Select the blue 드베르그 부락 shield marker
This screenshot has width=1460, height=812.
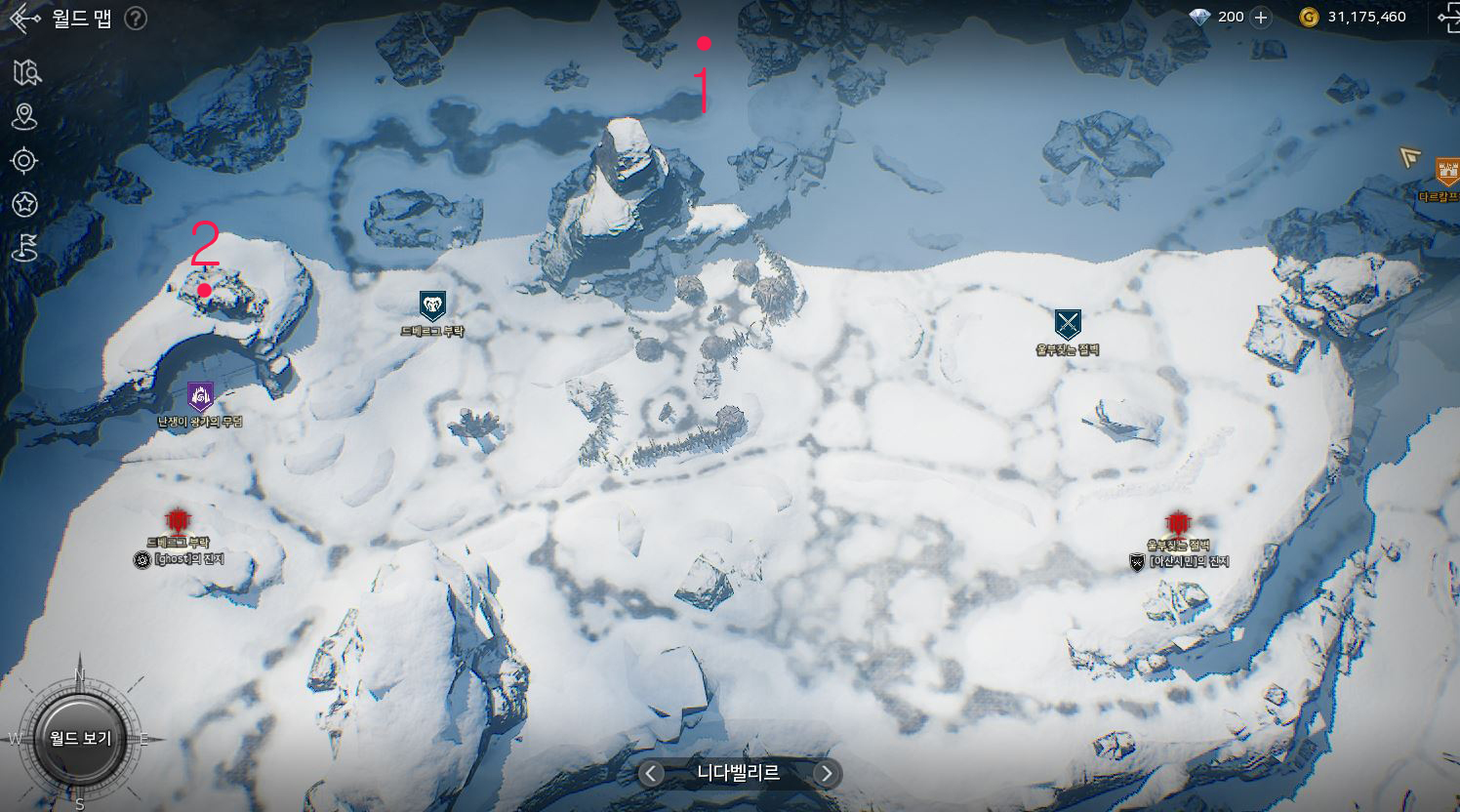click(x=432, y=305)
